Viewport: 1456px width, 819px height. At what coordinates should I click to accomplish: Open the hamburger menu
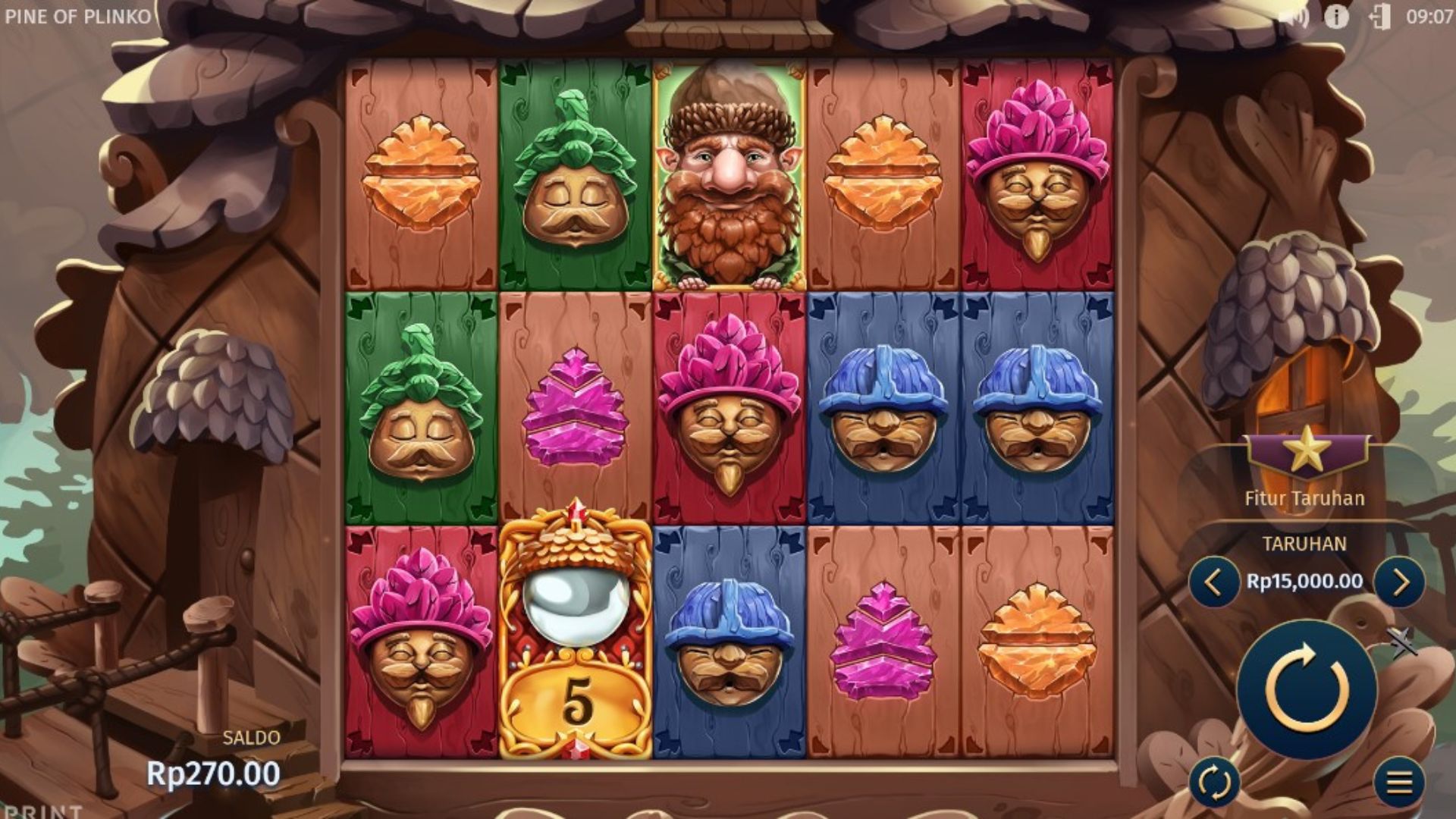(x=1399, y=782)
